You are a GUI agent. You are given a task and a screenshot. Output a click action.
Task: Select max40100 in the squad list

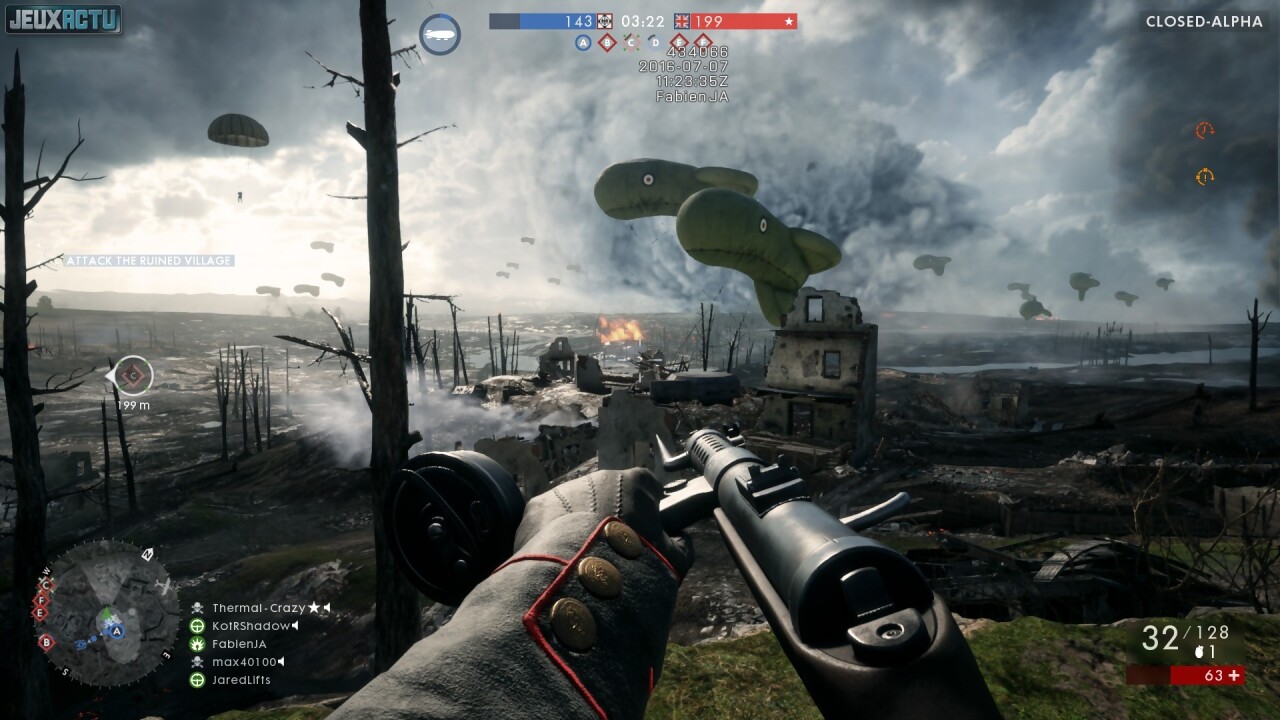coord(243,662)
